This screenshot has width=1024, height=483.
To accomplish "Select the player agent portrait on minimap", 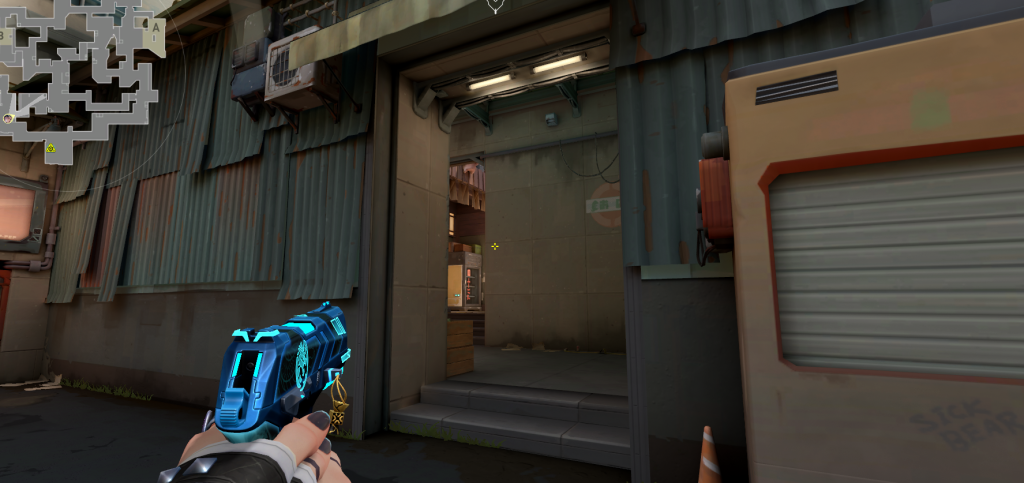I will pyautogui.click(x=9, y=118).
